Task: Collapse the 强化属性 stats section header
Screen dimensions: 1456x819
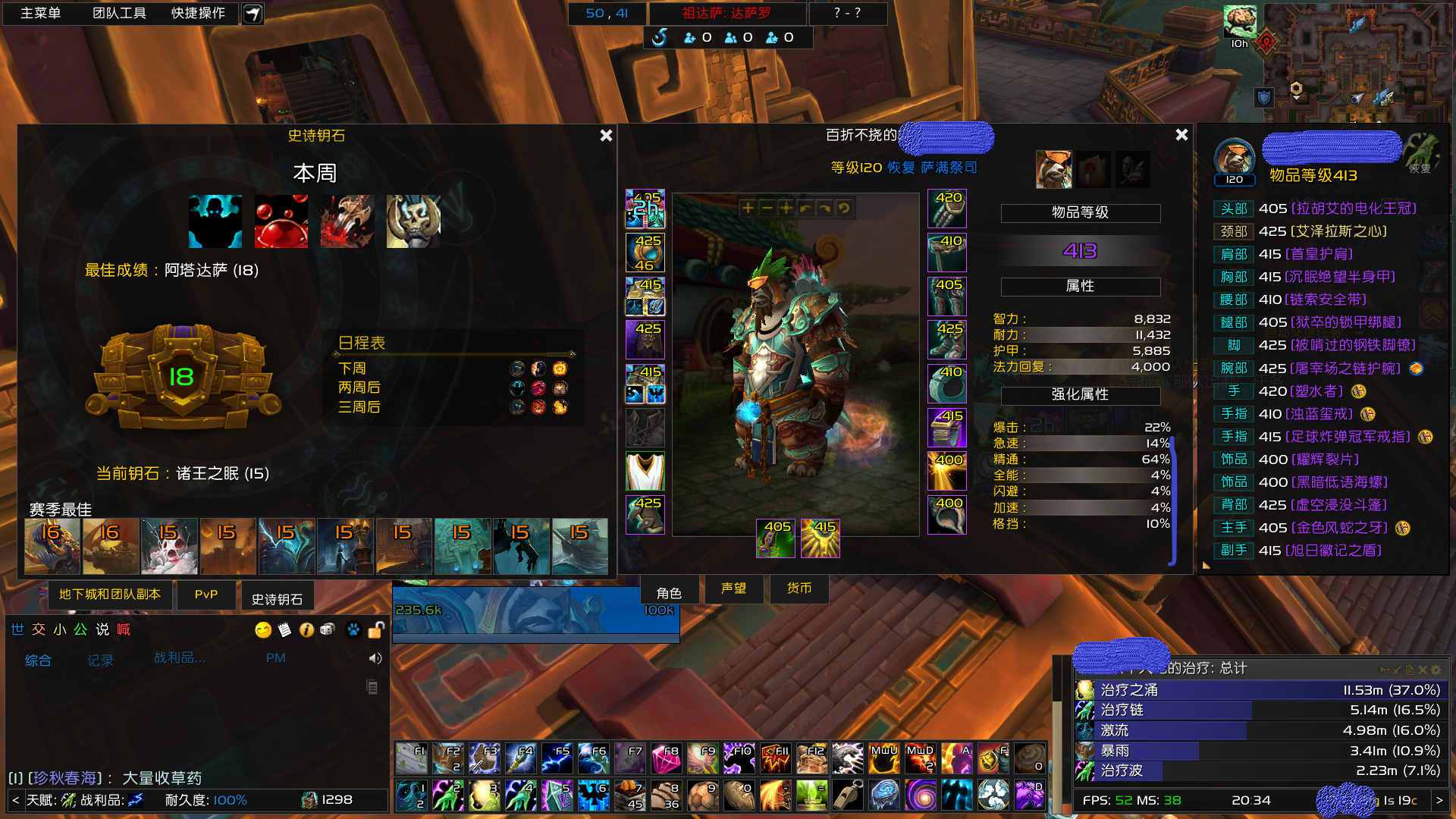Action: click(1080, 394)
